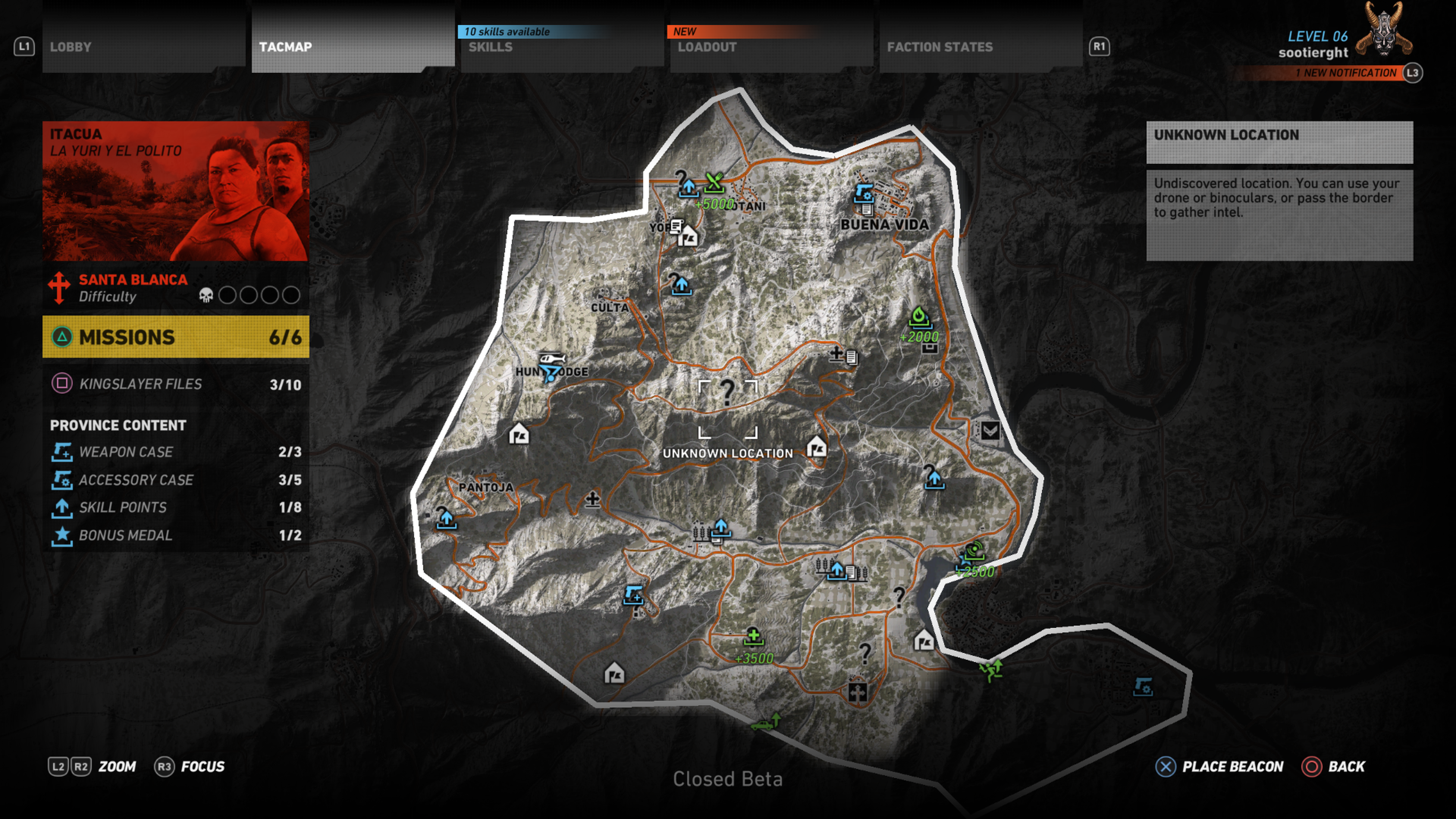Show the Kingslayer Files entry
This screenshot has height=819, width=1456.
tap(175, 384)
